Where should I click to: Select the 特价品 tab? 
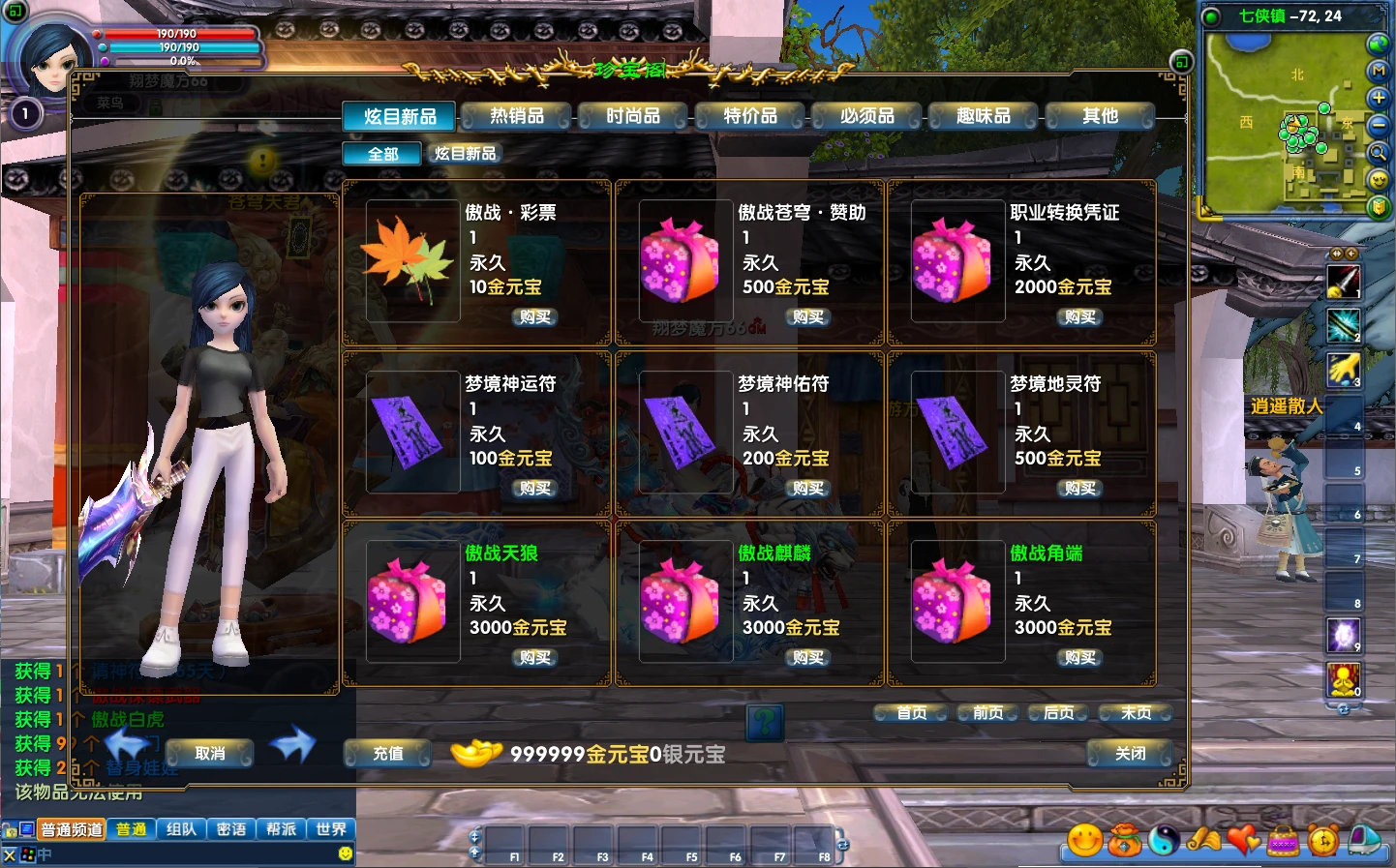[750, 116]
